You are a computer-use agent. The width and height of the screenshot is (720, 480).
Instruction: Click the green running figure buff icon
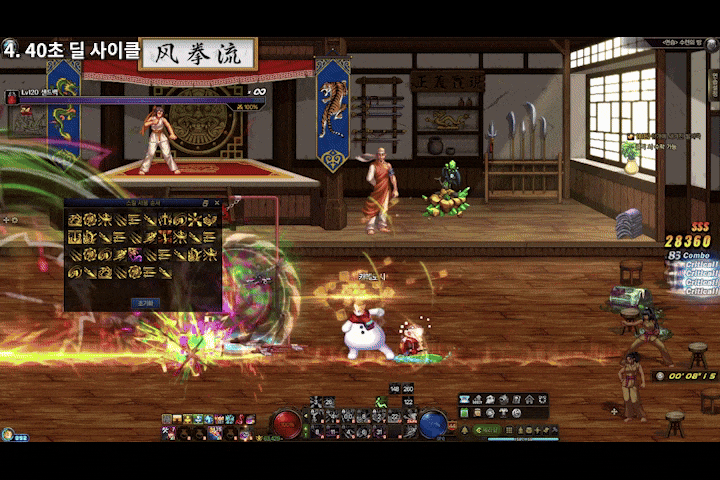click(x=380, y=402)
